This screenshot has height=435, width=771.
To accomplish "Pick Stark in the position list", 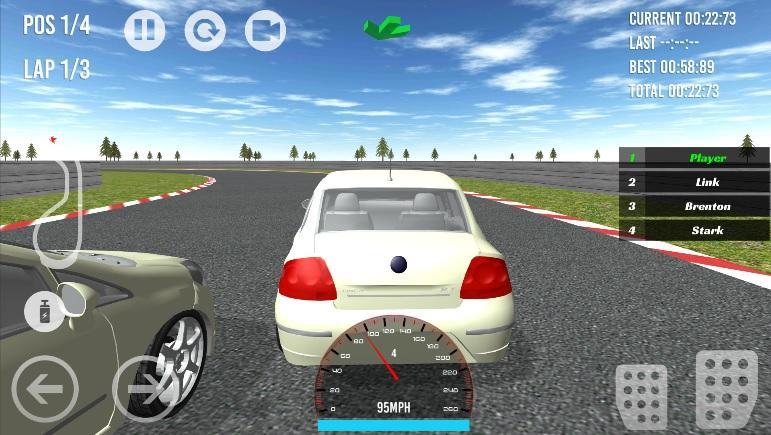I will [x=695, y=231].
